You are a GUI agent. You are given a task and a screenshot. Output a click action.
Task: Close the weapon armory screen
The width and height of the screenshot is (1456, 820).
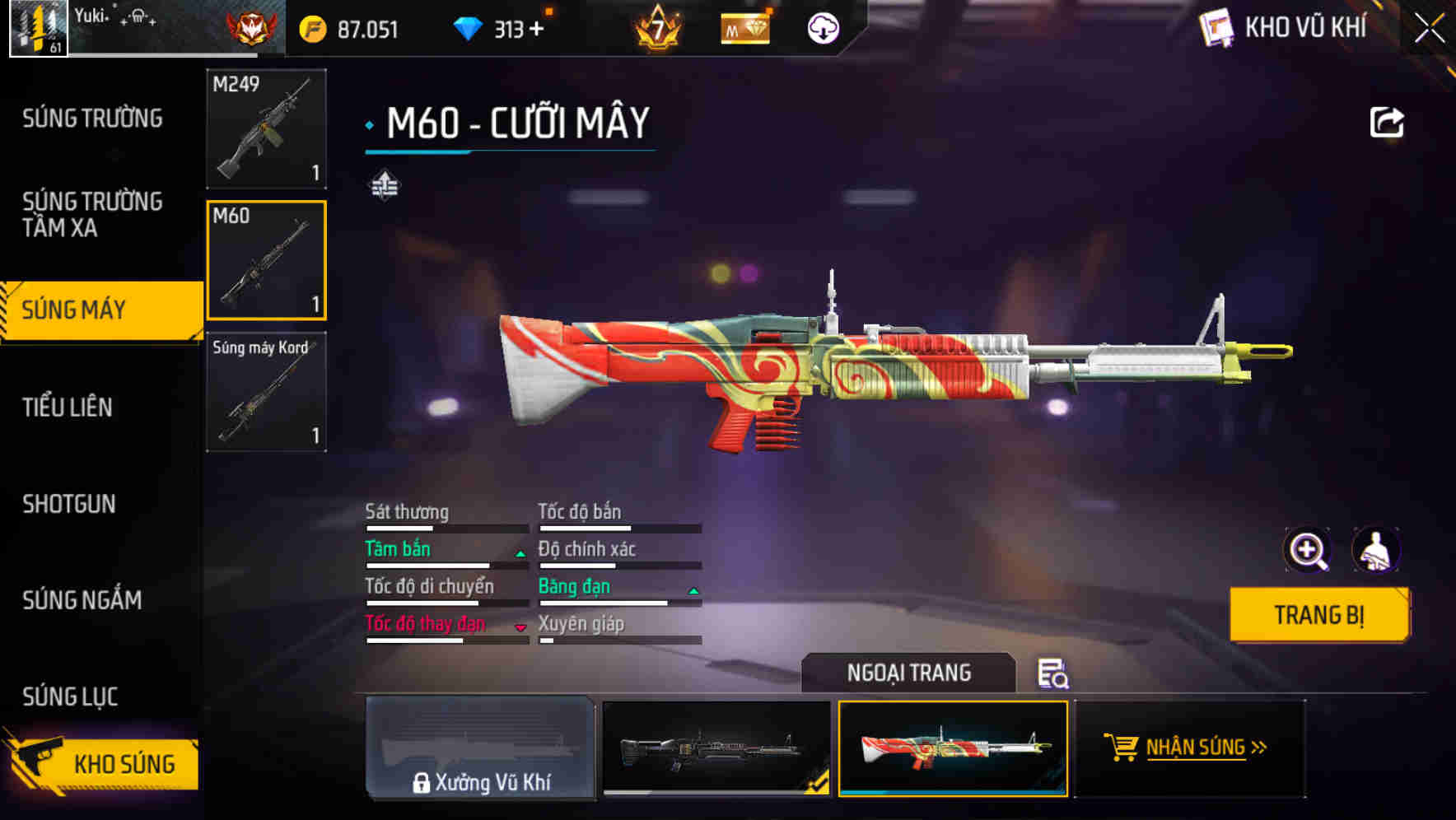click(1430, 28)
